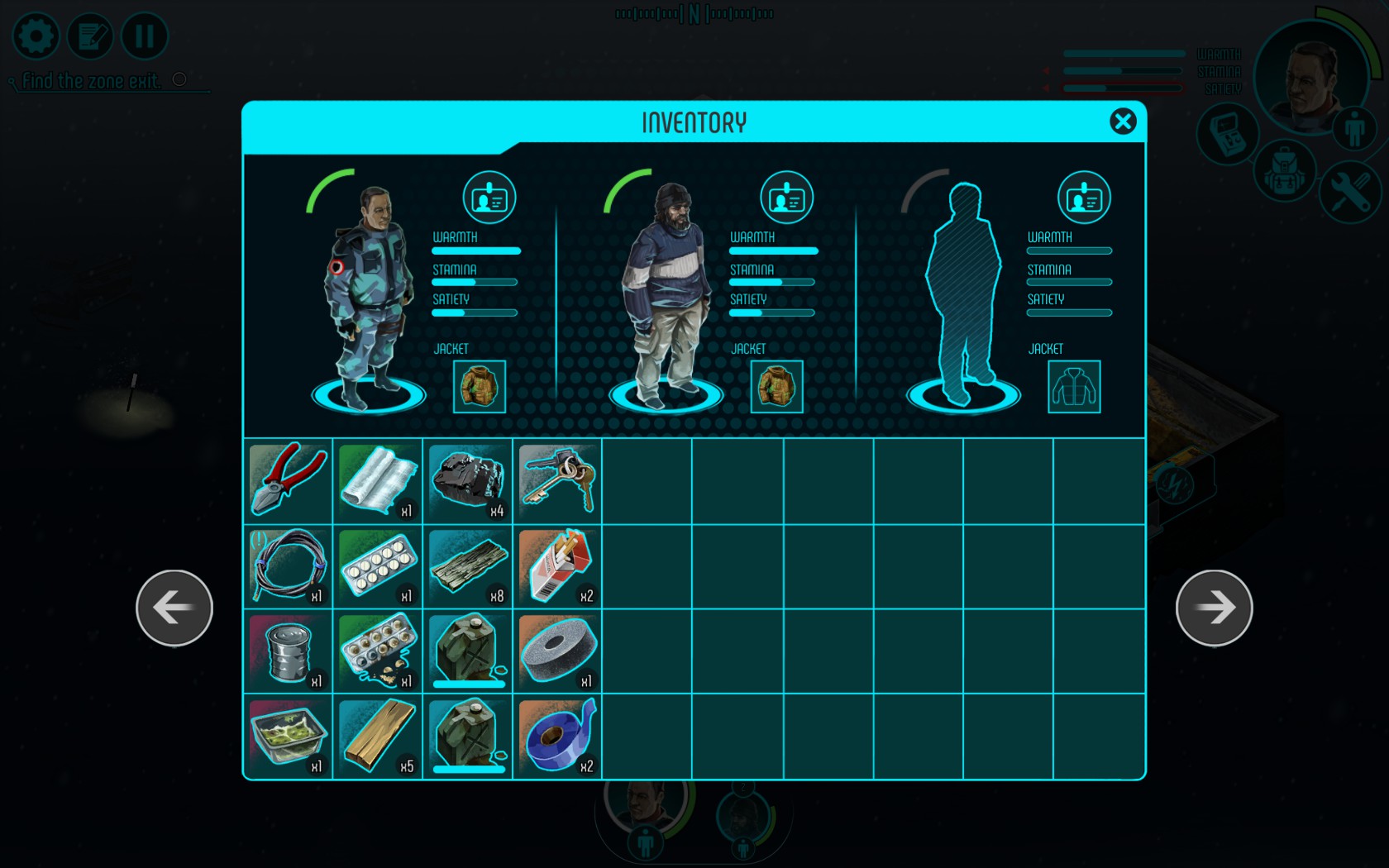Pause the game

point(145,36)
